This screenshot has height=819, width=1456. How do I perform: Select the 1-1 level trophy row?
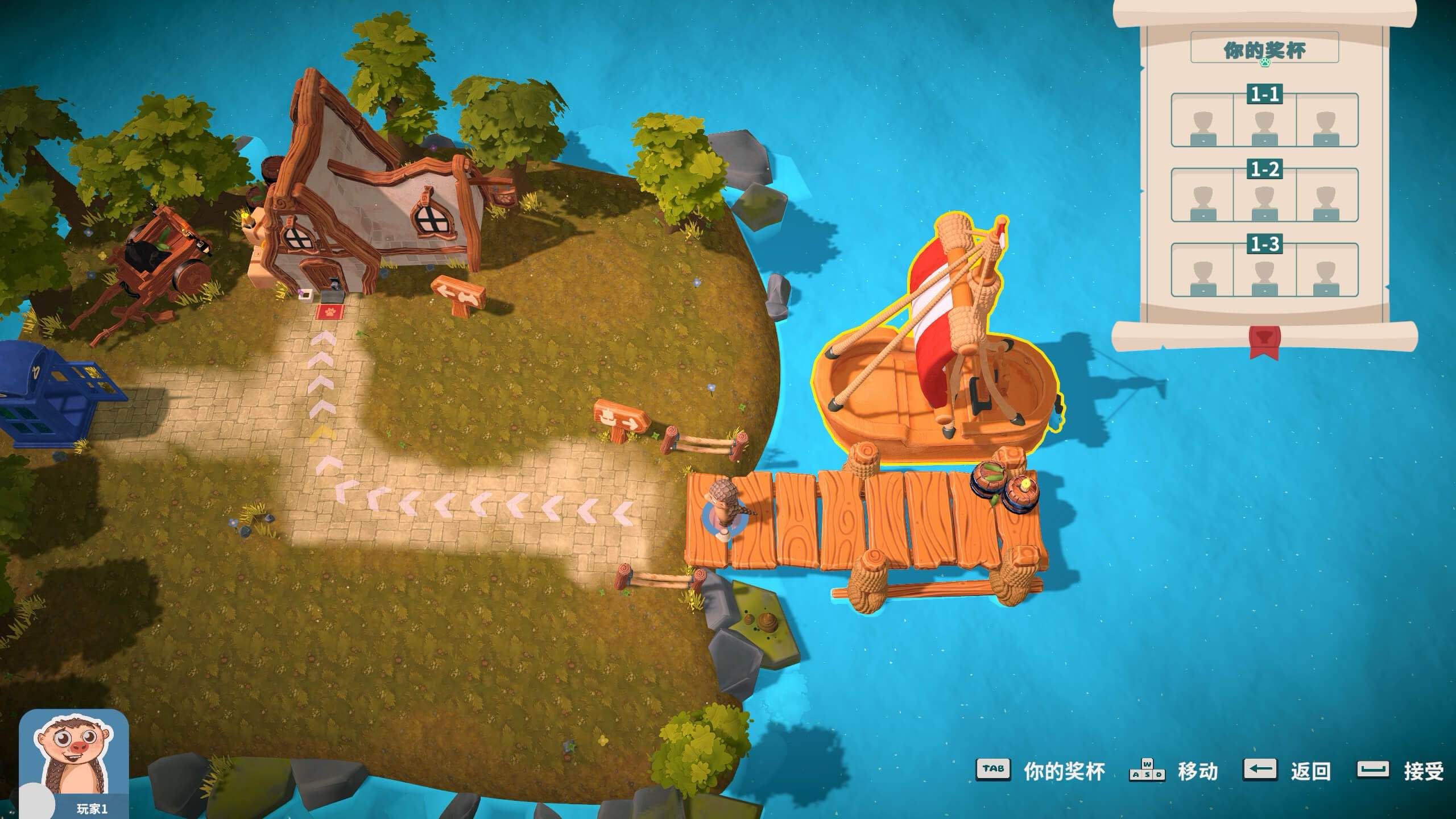[1264, 120]
